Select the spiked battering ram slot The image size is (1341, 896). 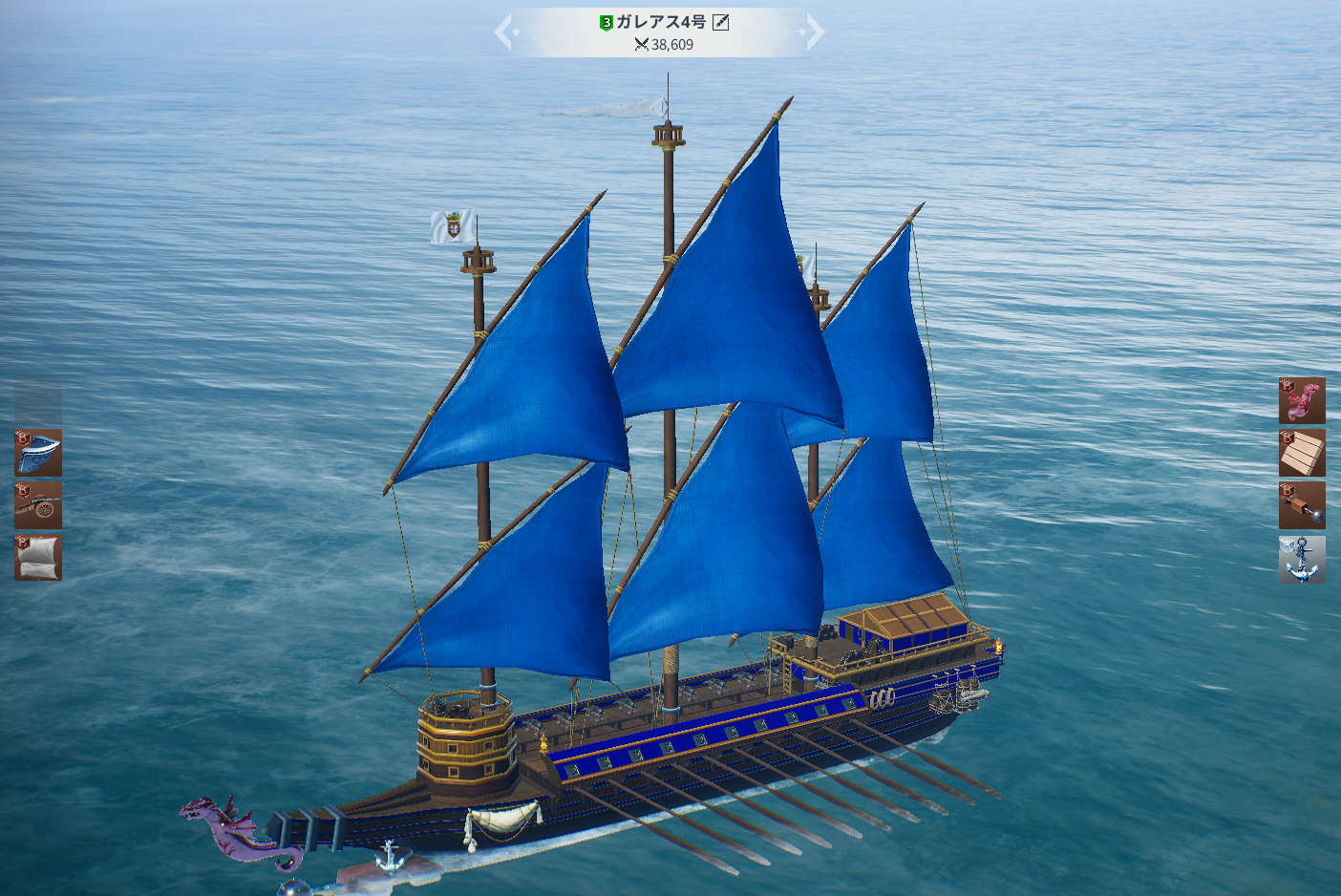pos(1302,505)
